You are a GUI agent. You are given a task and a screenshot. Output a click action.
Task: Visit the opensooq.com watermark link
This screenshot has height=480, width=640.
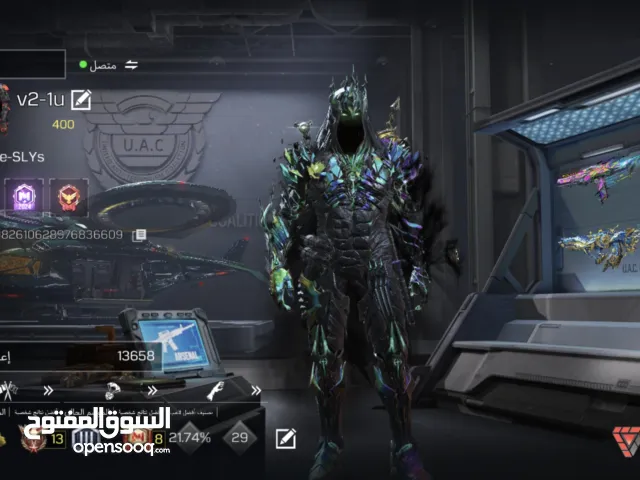(121, 447)
